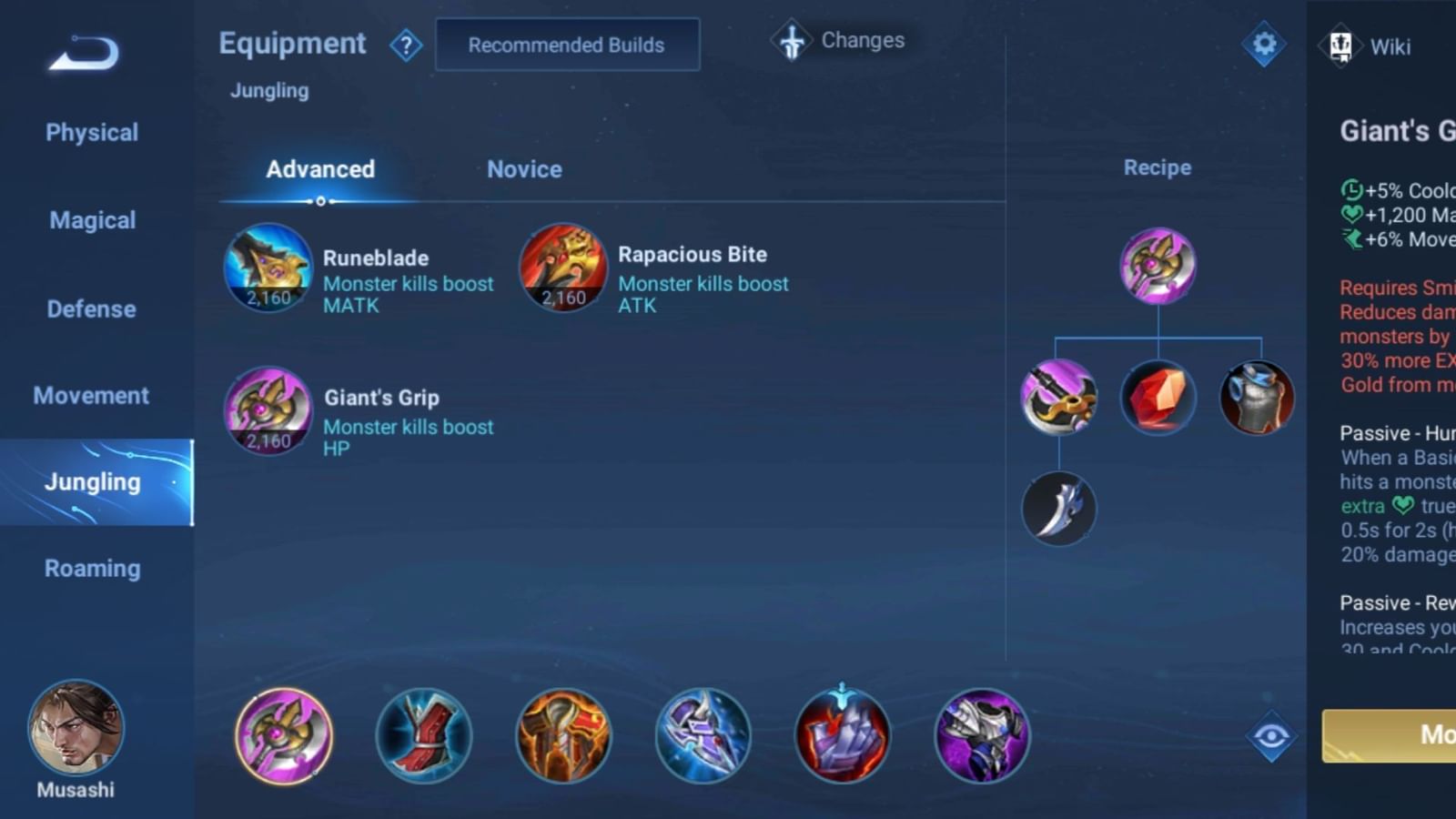Open the equipment settings gear

click(1263, 43)
